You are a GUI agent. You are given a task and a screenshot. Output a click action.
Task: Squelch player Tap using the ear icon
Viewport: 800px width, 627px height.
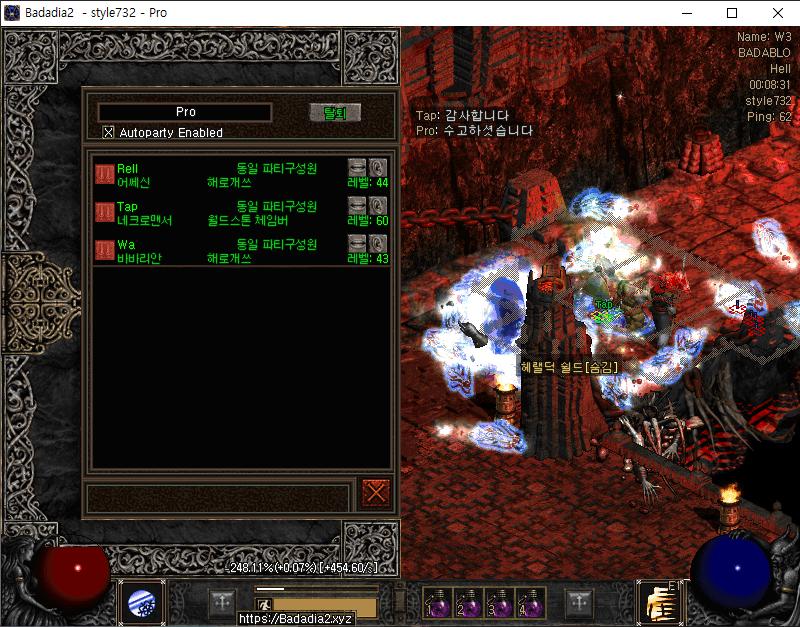[378, 206]
